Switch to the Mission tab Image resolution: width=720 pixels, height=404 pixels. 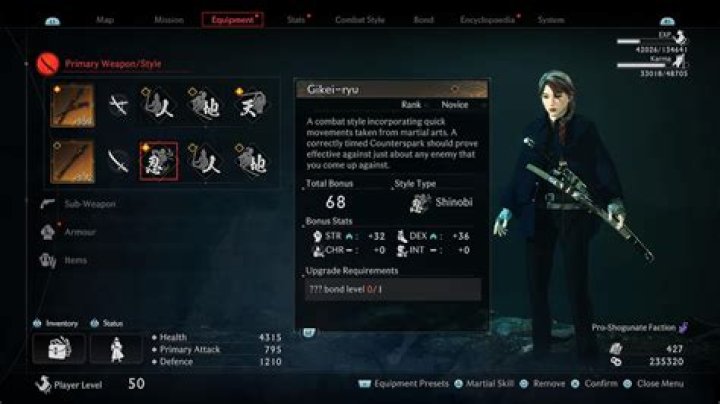click(x=169, y=19)
